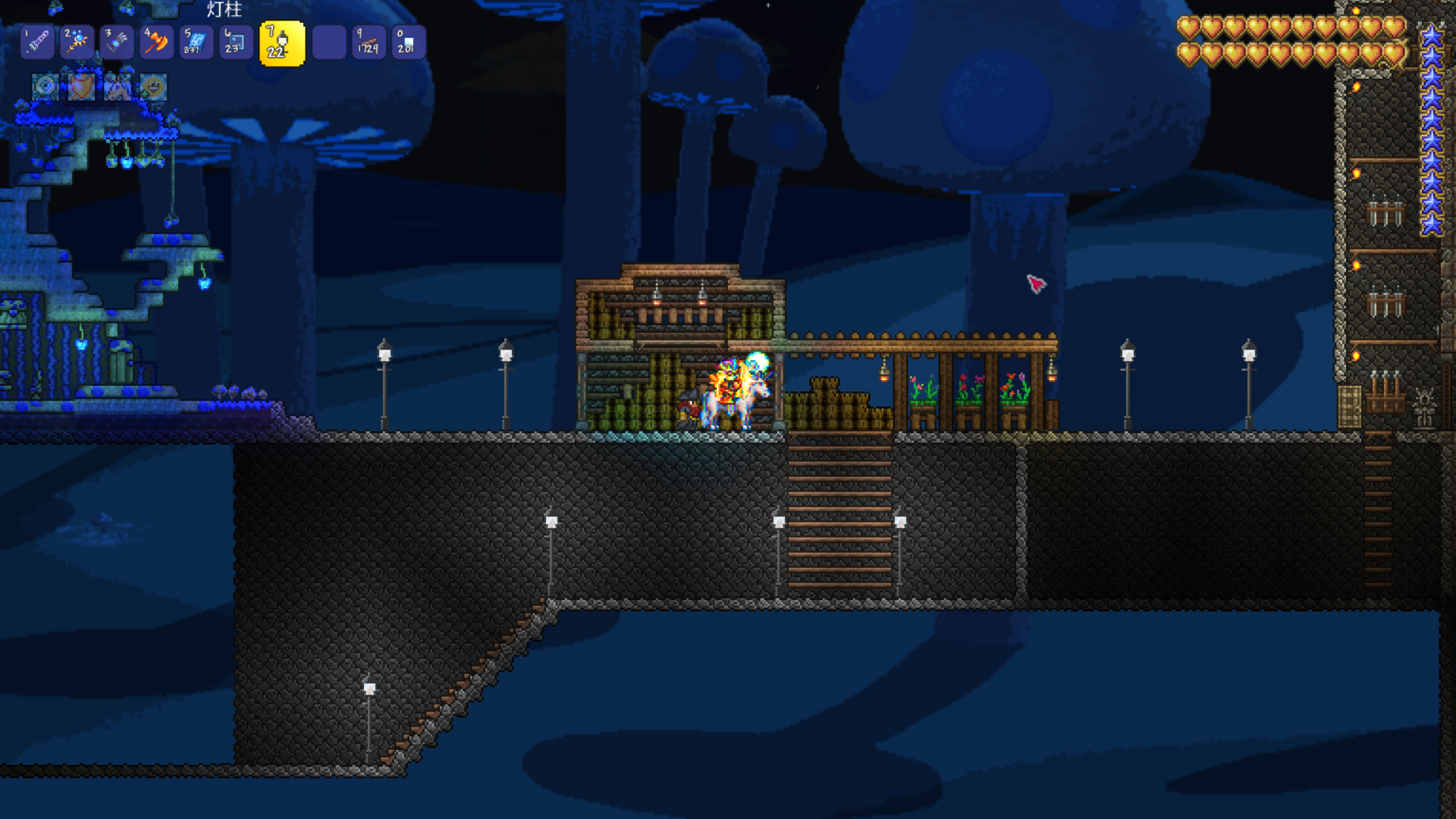Select the sword in hotbar slot 1
Screen dimensions: 1456x819
point(37,42)
